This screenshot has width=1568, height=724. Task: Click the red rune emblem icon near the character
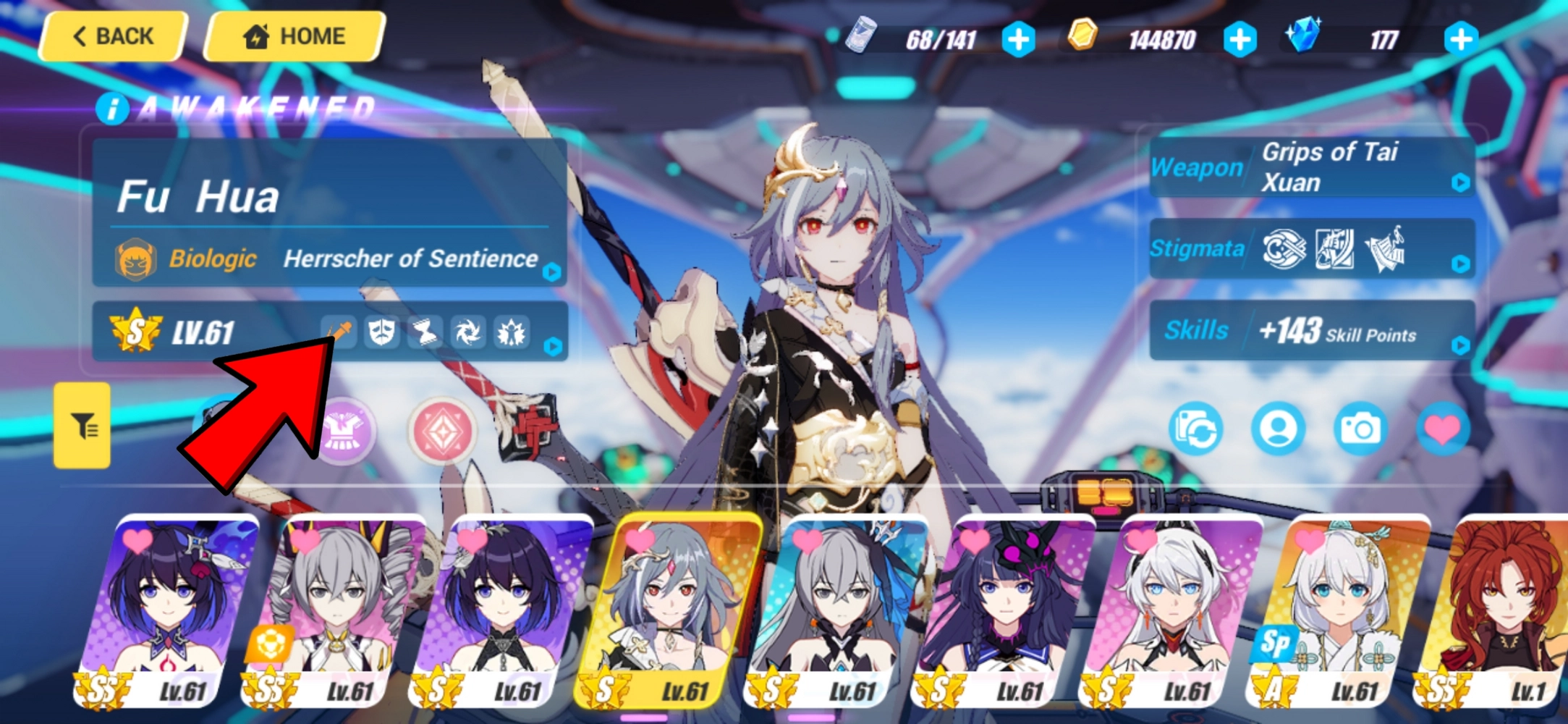(x=444, y=431)
